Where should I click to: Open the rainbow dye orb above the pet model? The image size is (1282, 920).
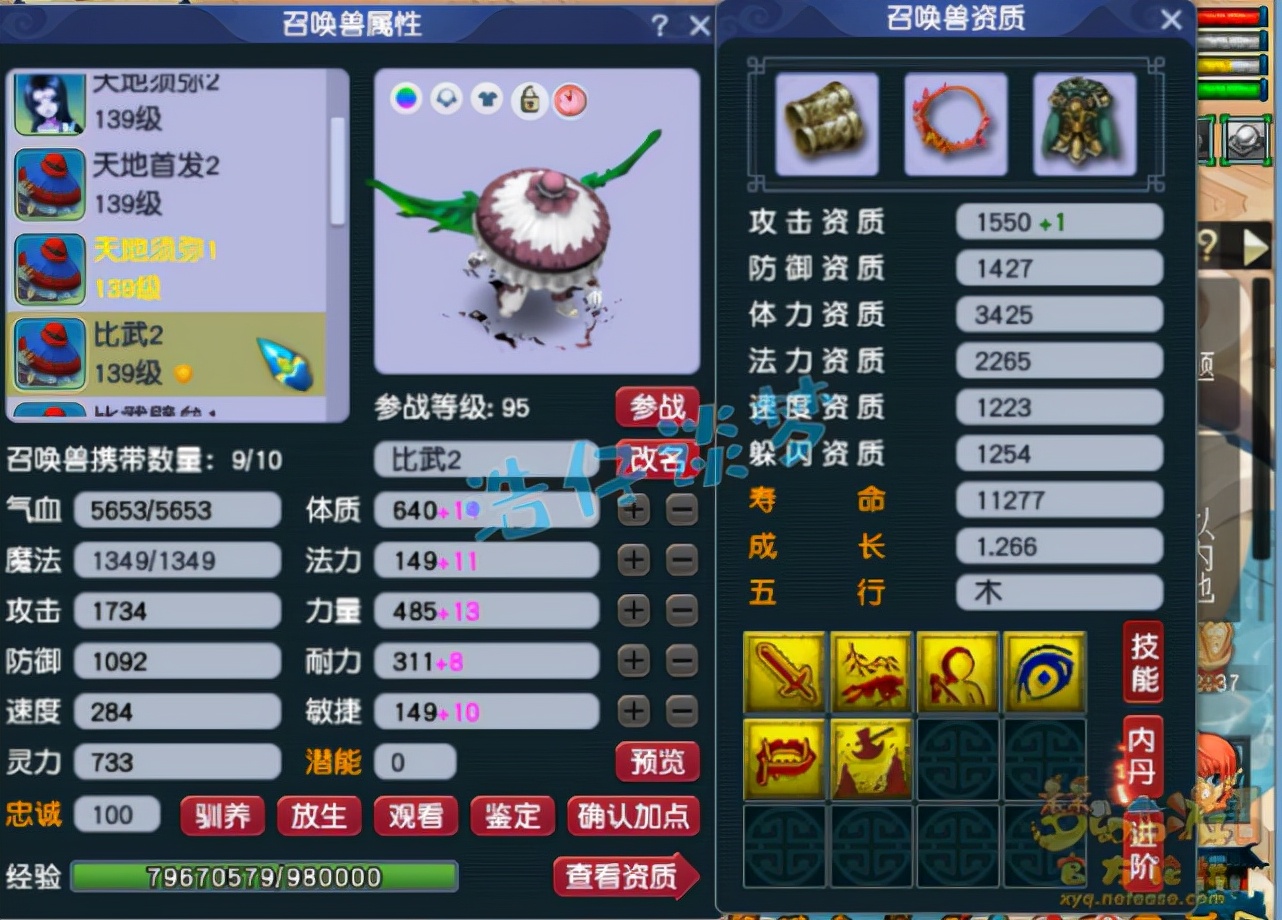(x=406, y=99)
